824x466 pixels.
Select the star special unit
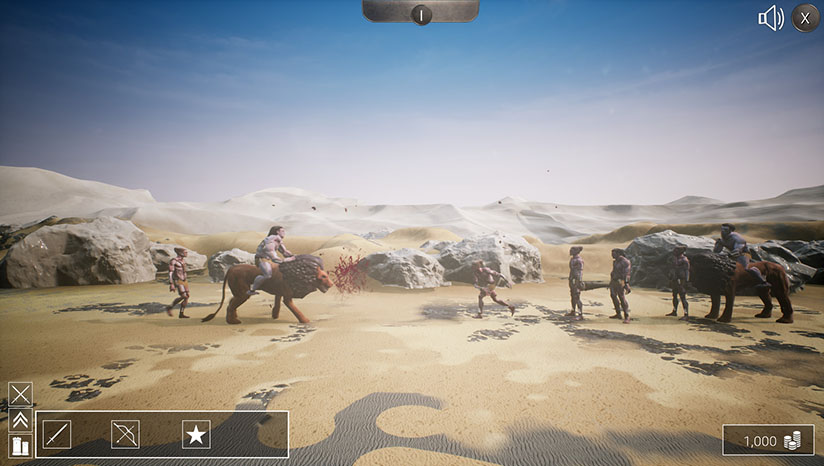pos(196,434)
